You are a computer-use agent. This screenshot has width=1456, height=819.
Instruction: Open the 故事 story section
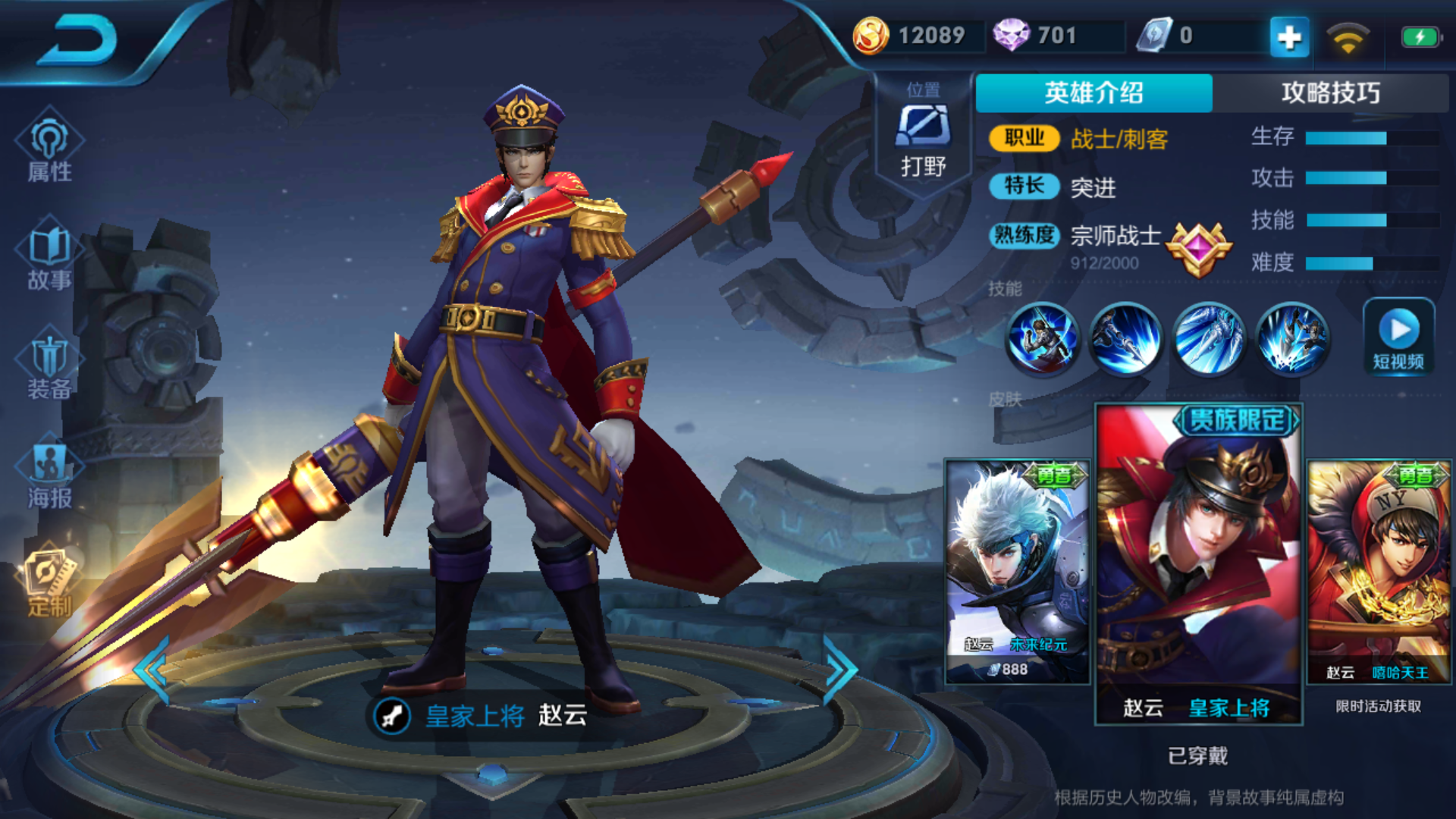click(49, 258)
